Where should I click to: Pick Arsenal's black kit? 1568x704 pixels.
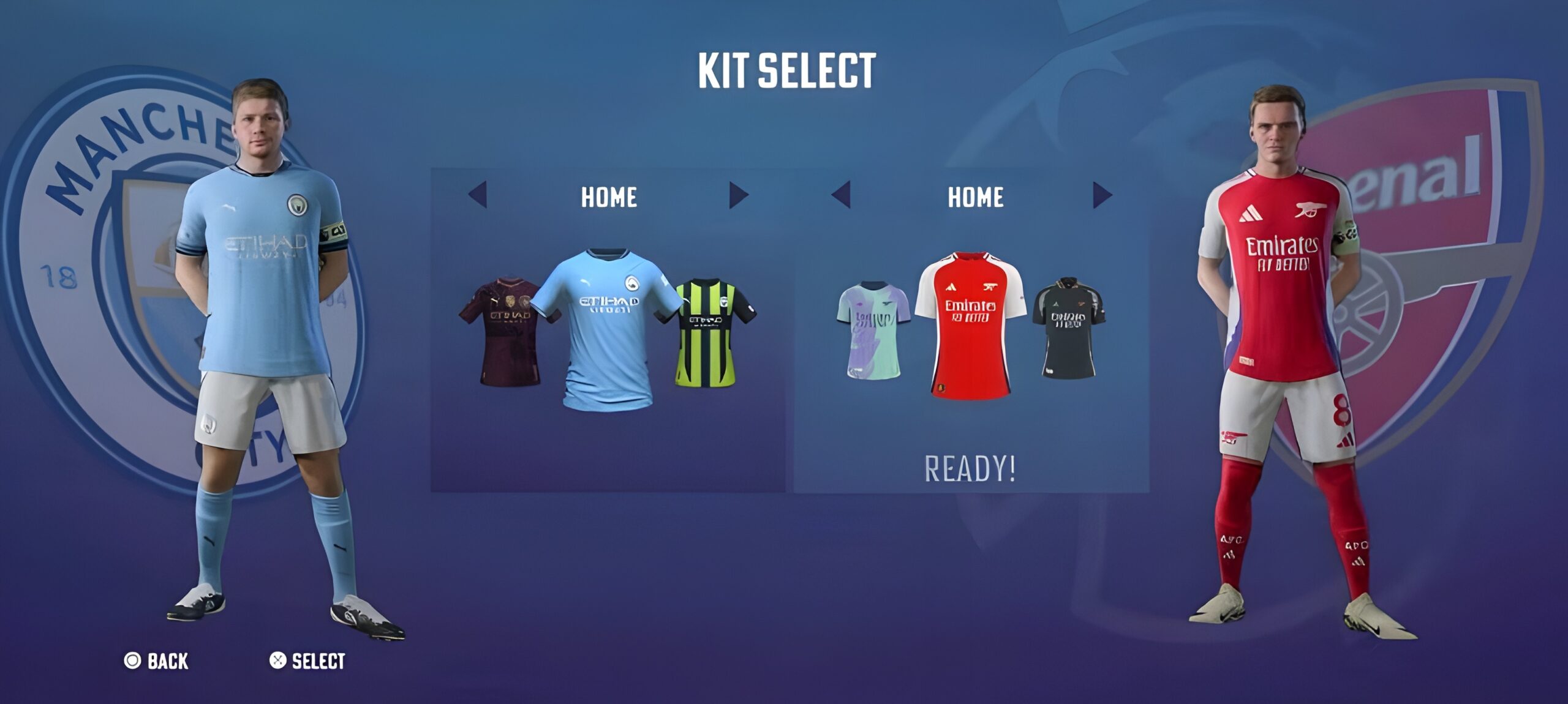[1068, 328]
